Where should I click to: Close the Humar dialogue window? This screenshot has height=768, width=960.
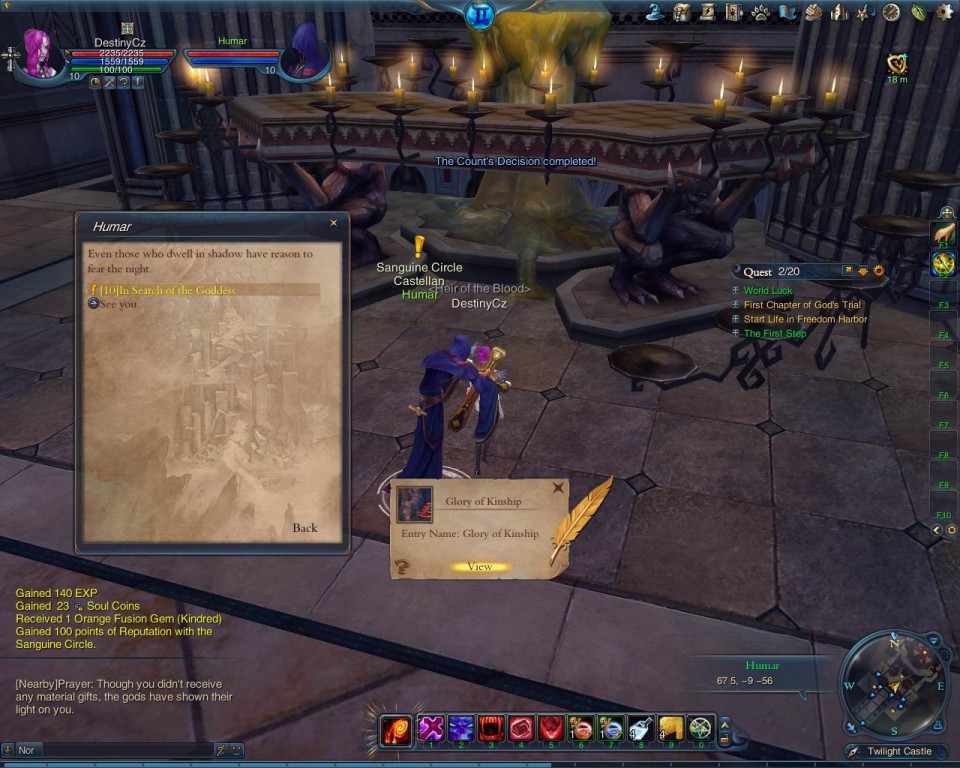(x=334, y=224)
